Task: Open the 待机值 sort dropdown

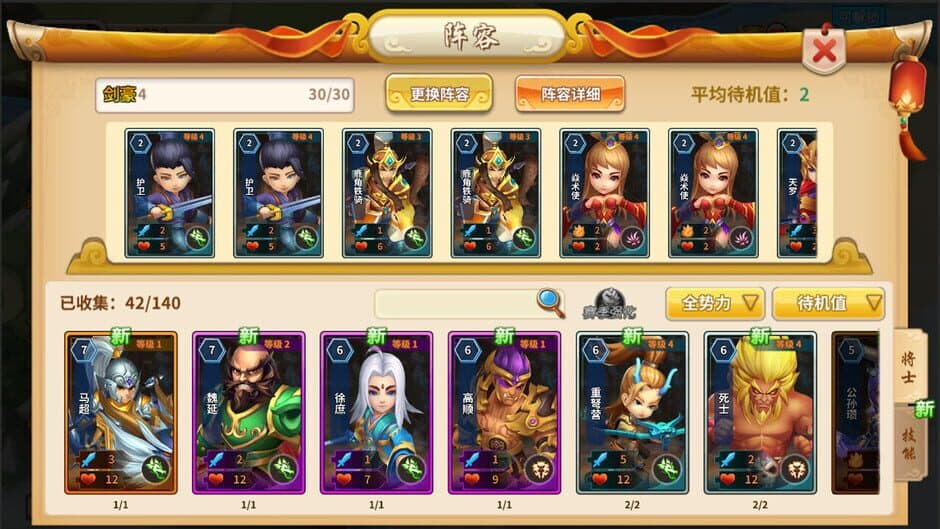Action: (828, 303)
